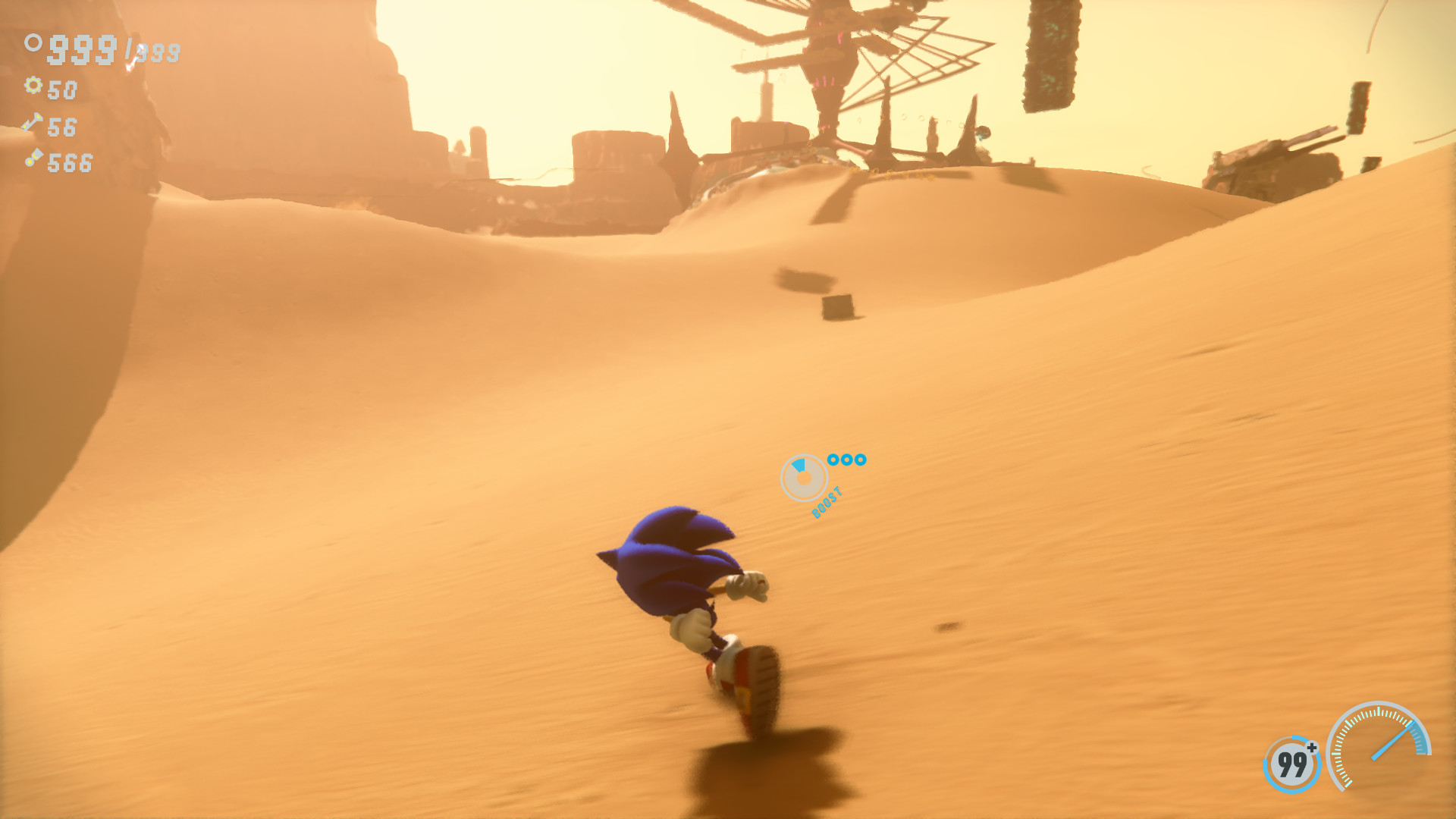Select the BOOST label text
Viewport: 1456px width, 819px height.
[x=827, y=503]
